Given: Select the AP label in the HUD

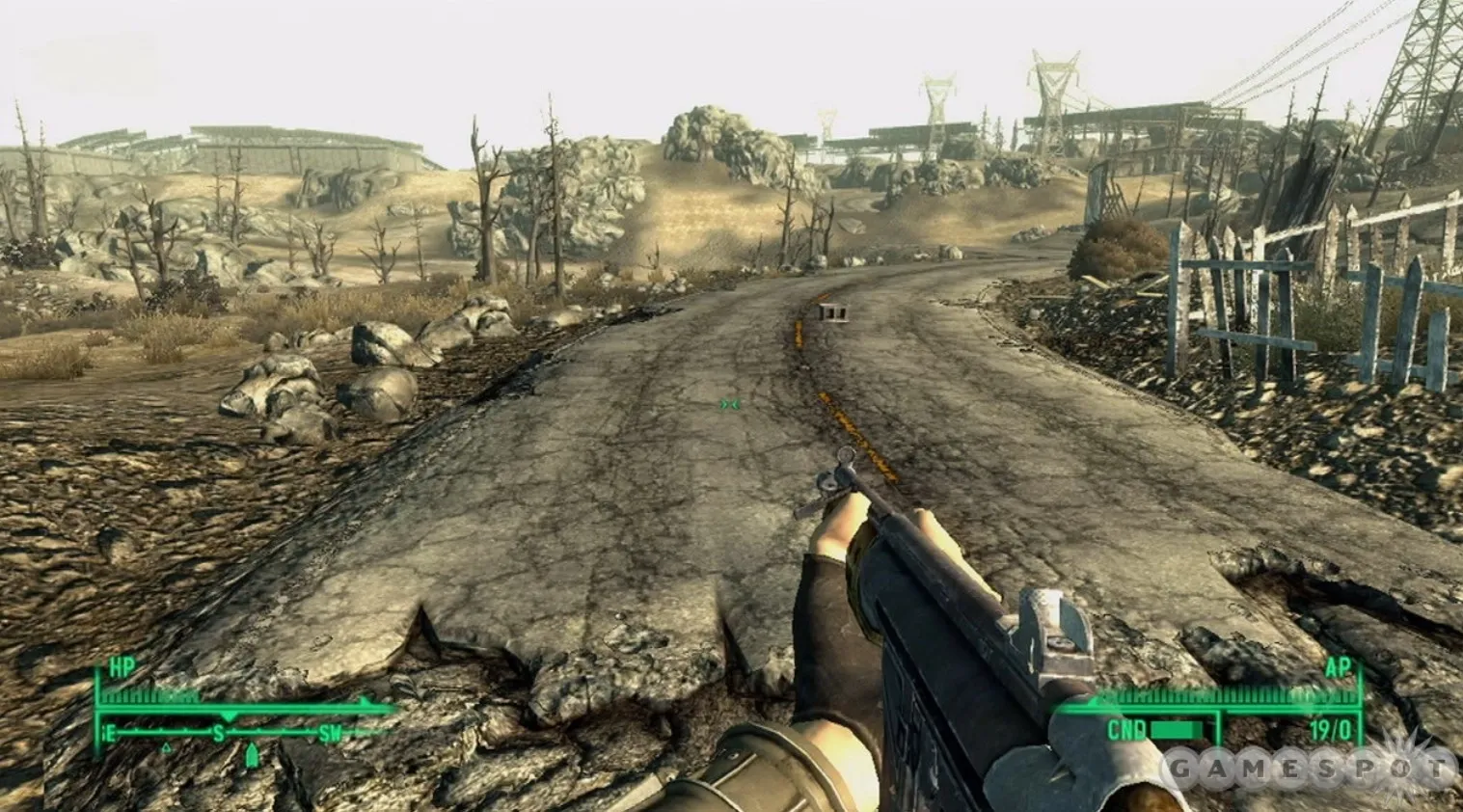Looking at the screenshot, I should tap(1337, 669).
